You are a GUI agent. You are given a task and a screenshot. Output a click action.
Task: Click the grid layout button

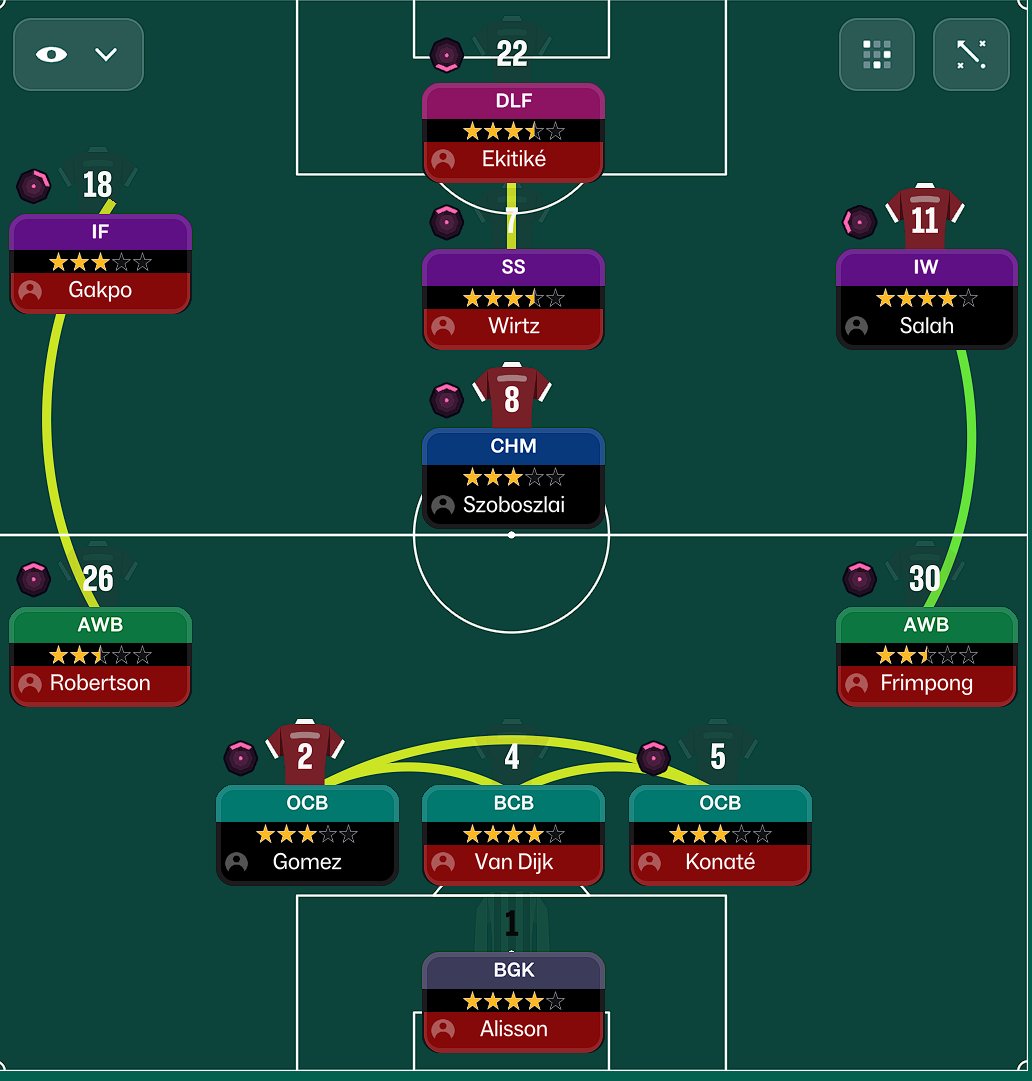(876, 55)
